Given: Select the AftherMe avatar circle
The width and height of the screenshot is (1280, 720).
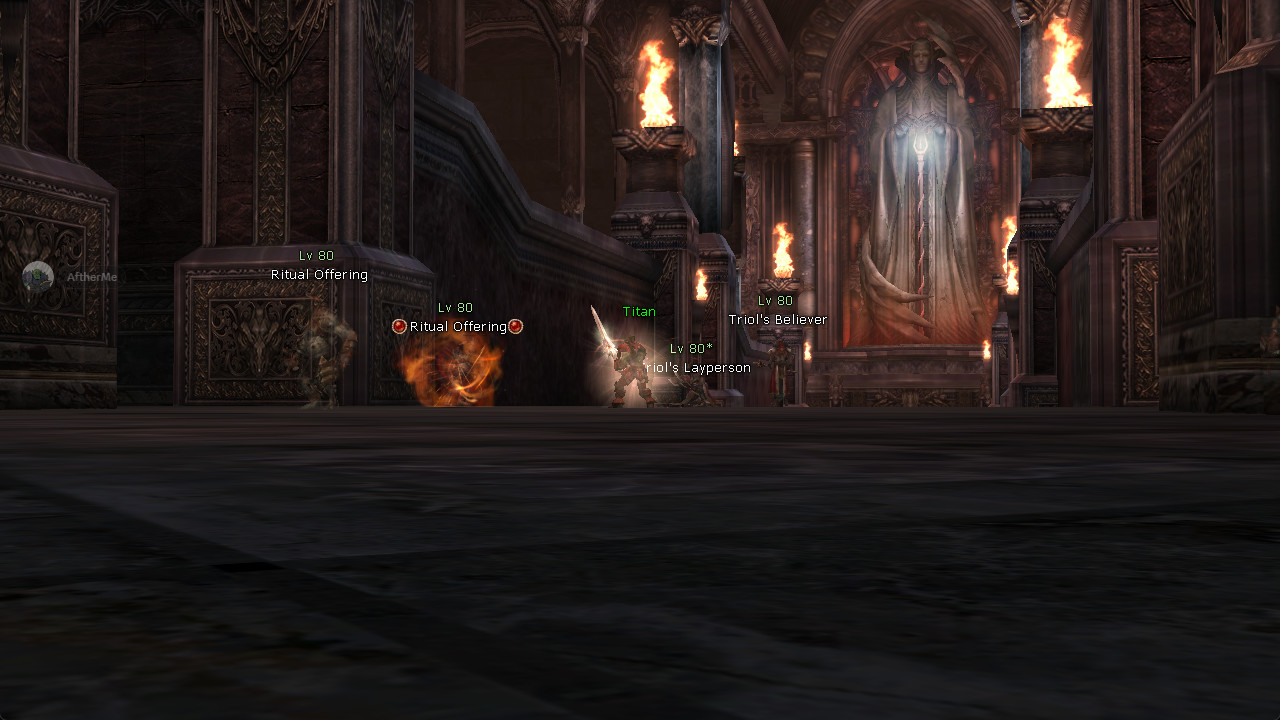Looking at the screenshot, I should [x=37, y=277].
